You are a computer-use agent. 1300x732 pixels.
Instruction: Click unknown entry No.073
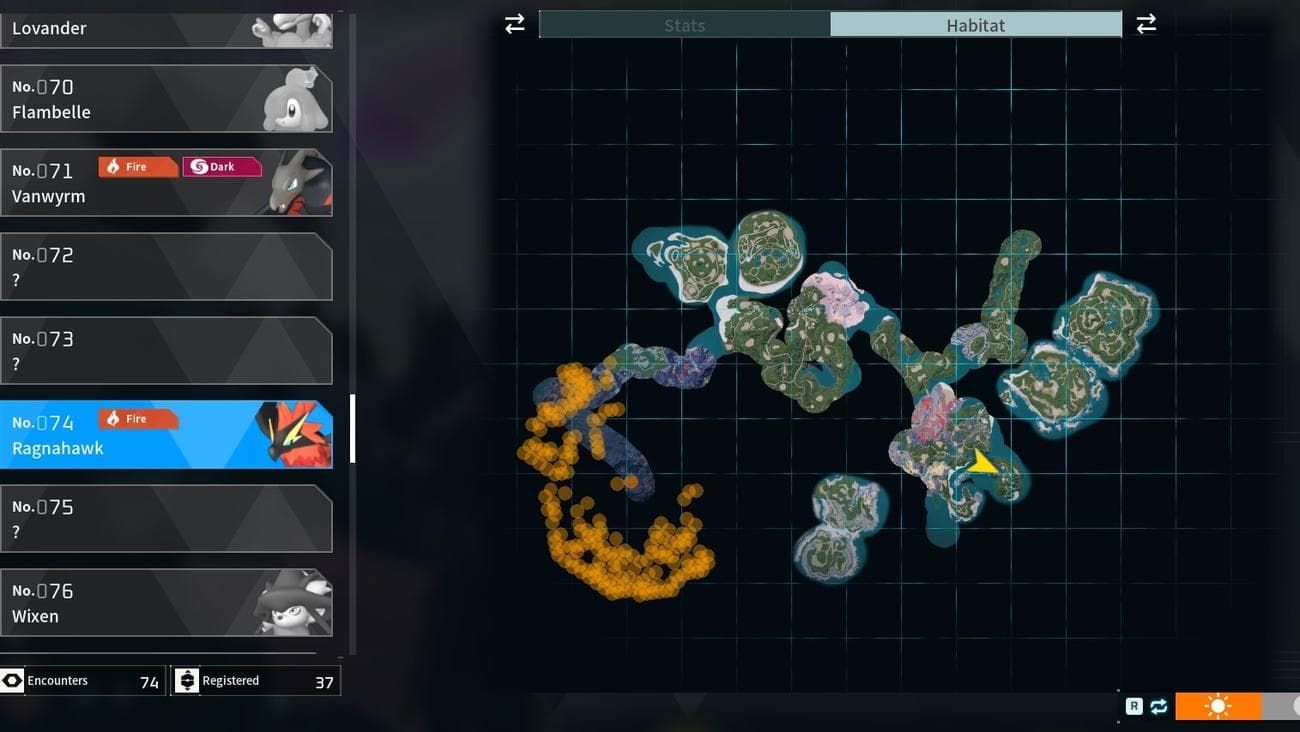click(x=166, y=351)
